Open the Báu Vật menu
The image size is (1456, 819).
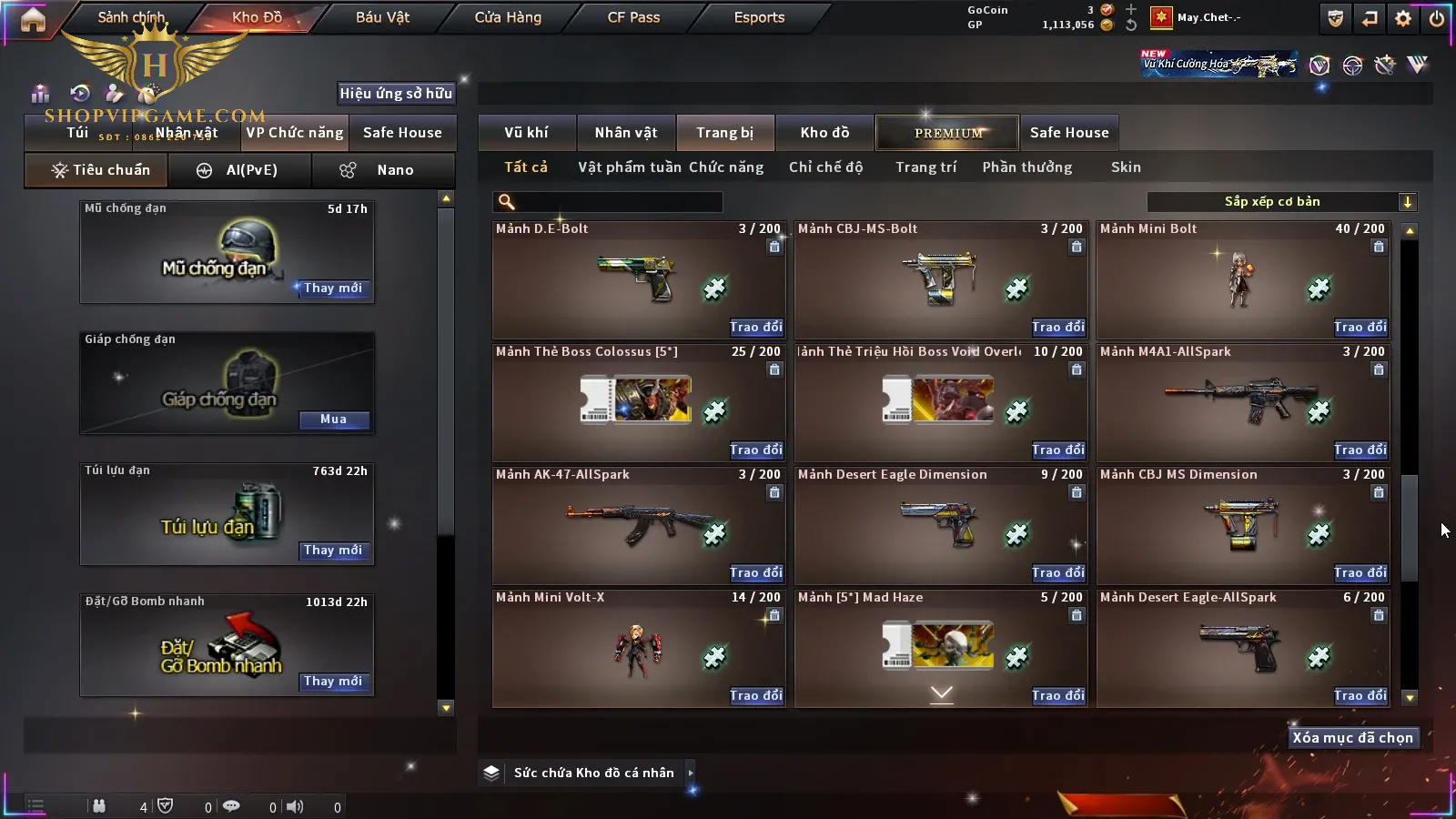click(382, 17)
